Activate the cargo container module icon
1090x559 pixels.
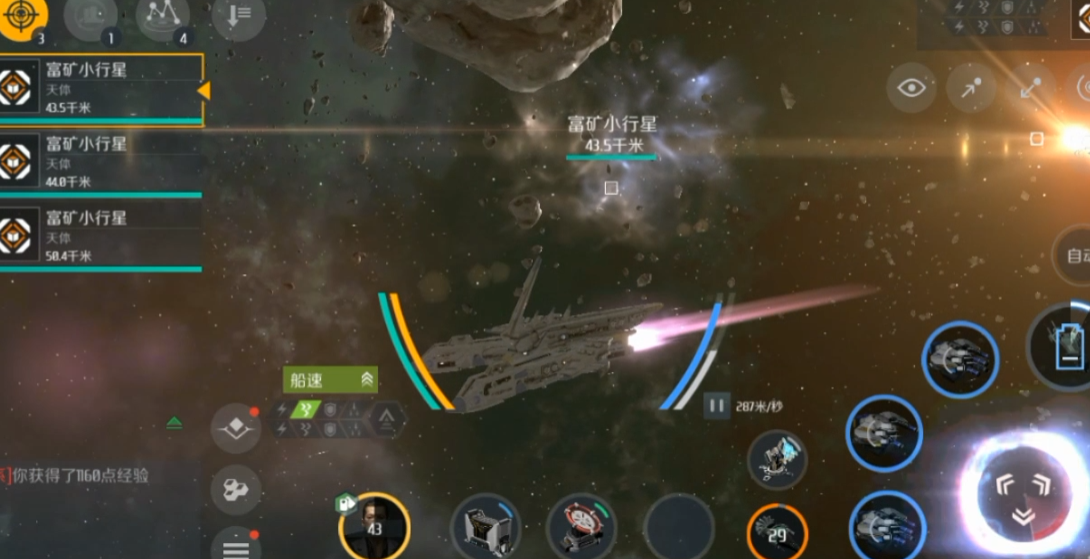point(486,527)
